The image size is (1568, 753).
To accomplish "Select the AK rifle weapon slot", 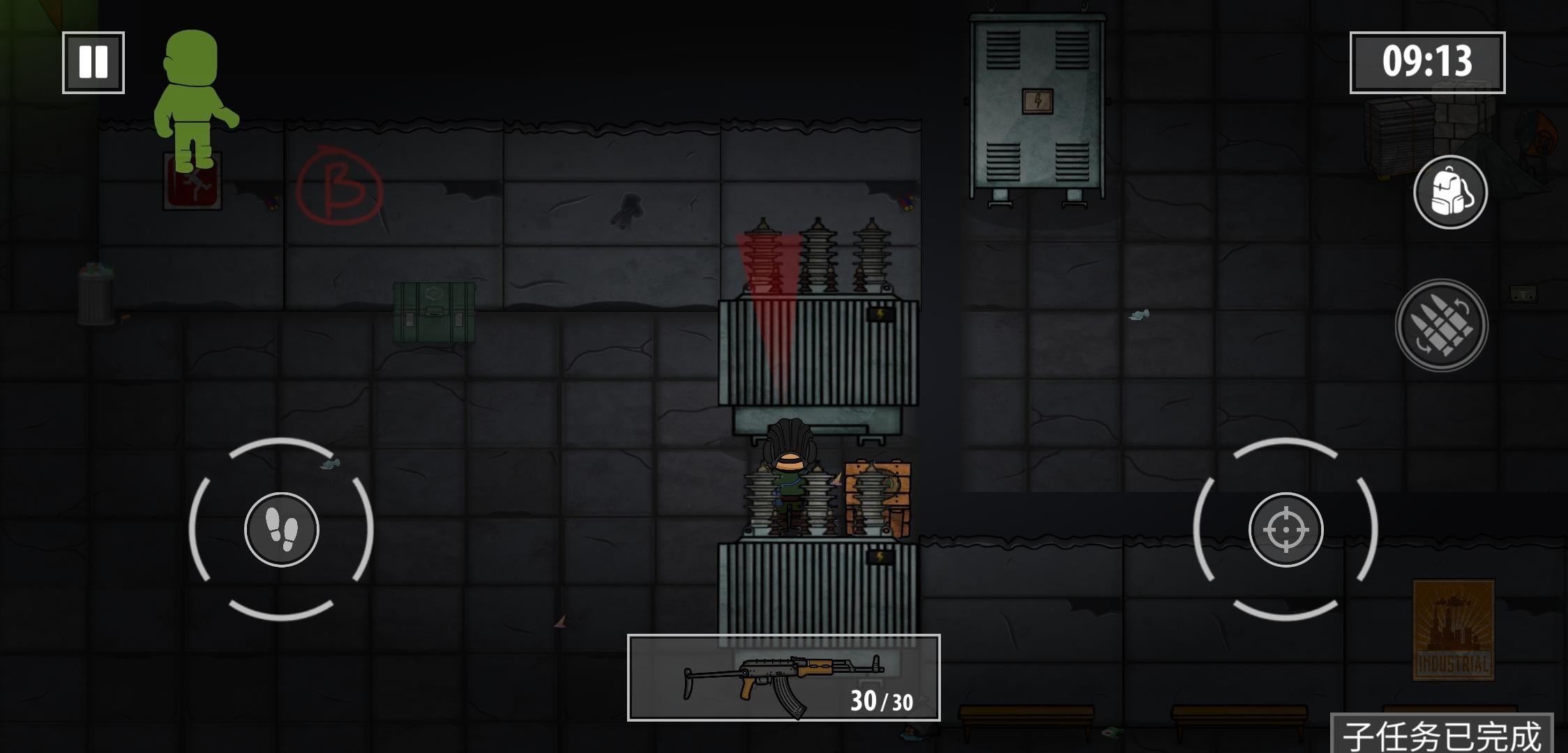I will coord(783,678).
